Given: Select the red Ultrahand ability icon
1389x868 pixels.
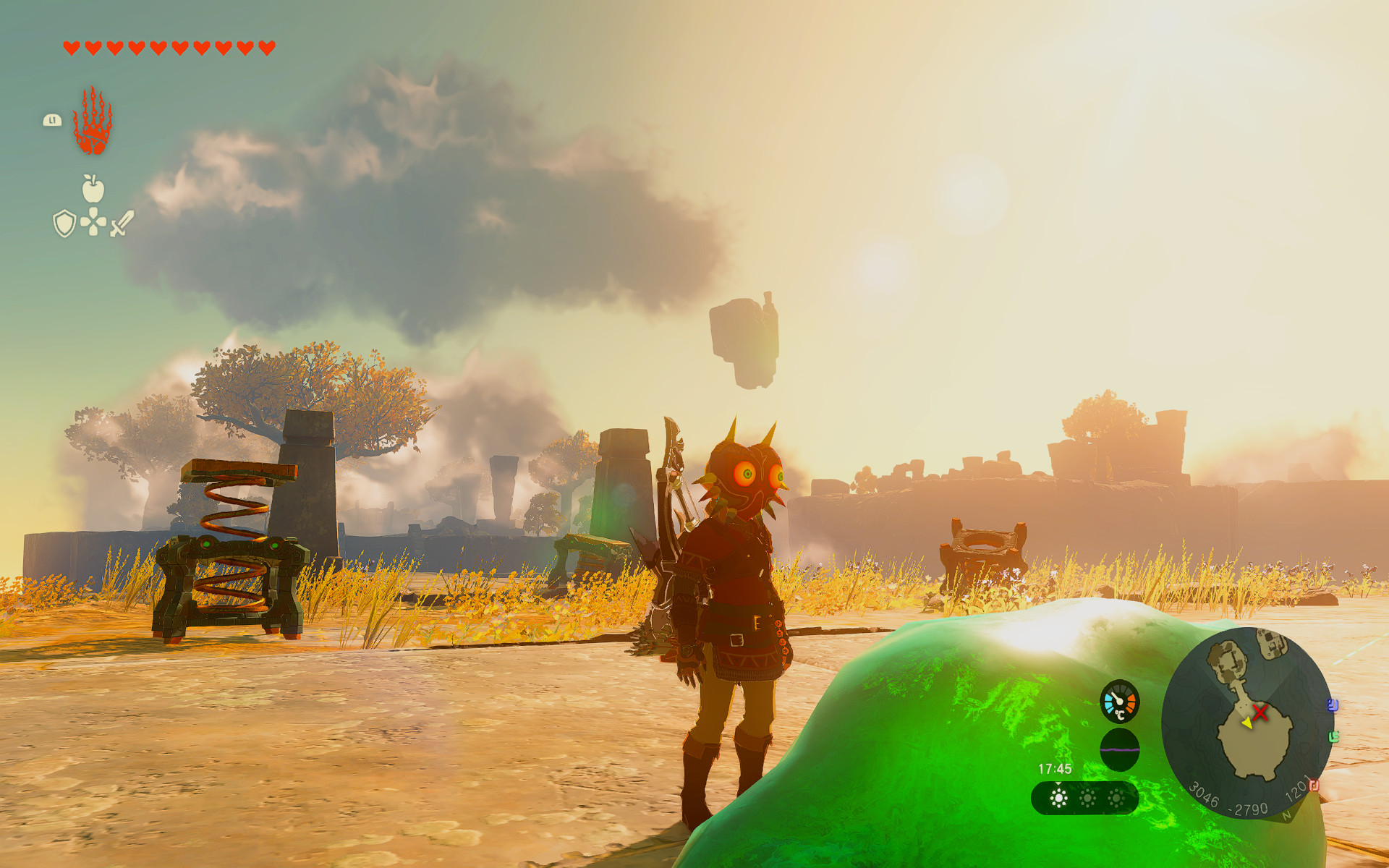Looking at the screenshot, I should [92, 122].
